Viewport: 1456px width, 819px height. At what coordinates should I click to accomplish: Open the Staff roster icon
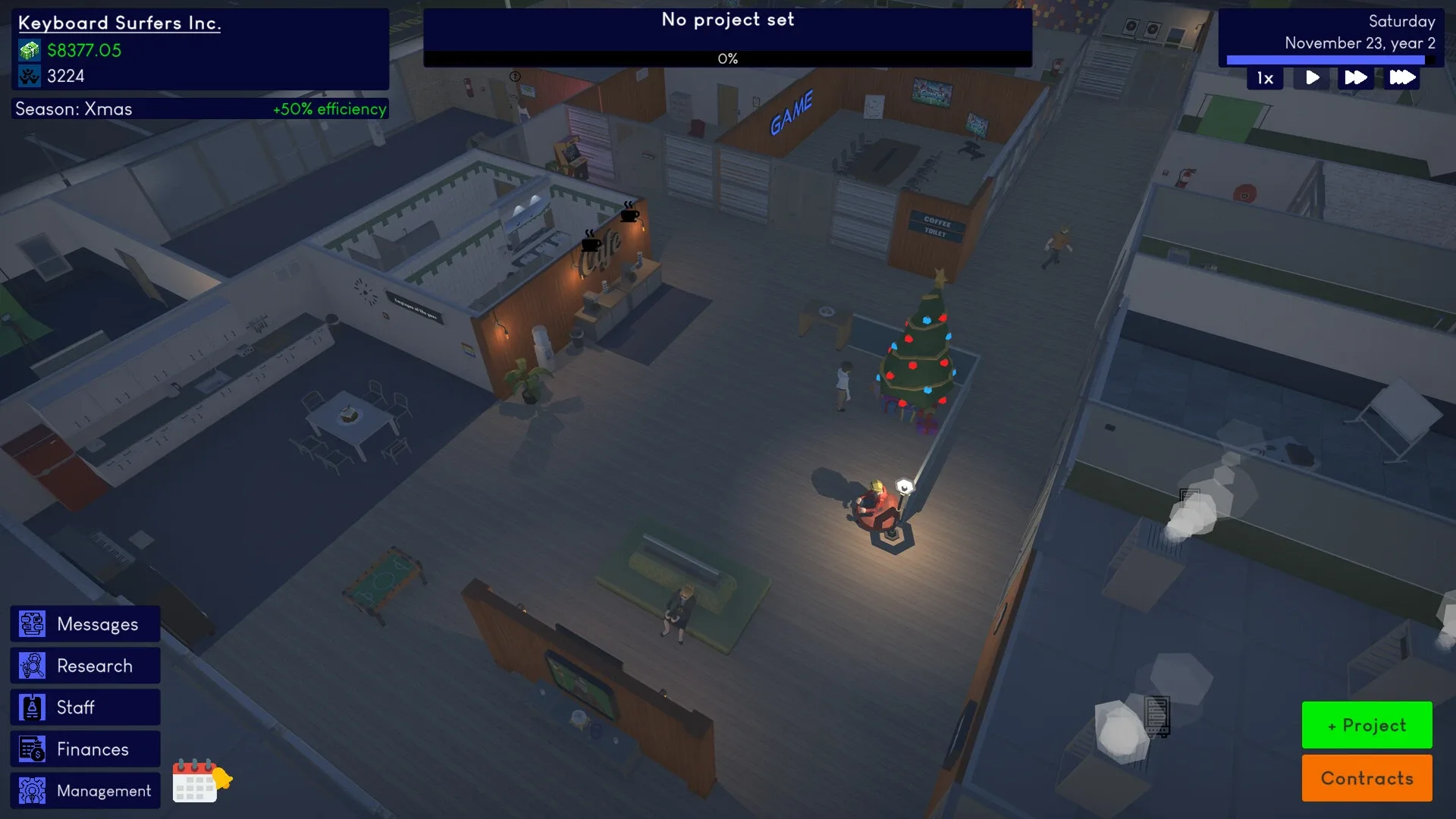pyautogui.click(x=32, y=707)
